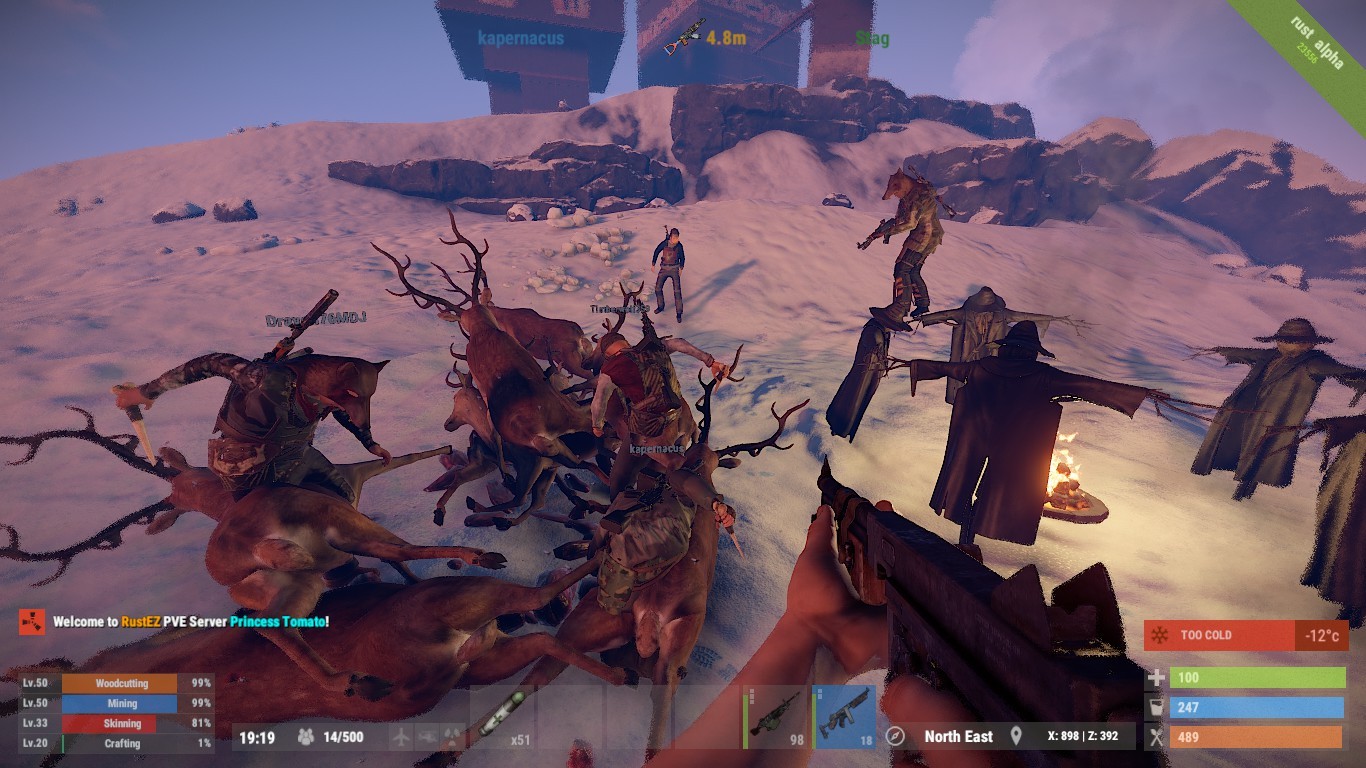Click the online players icon
This screenshot has width=1366, height=768.
(x=306, y=738)
